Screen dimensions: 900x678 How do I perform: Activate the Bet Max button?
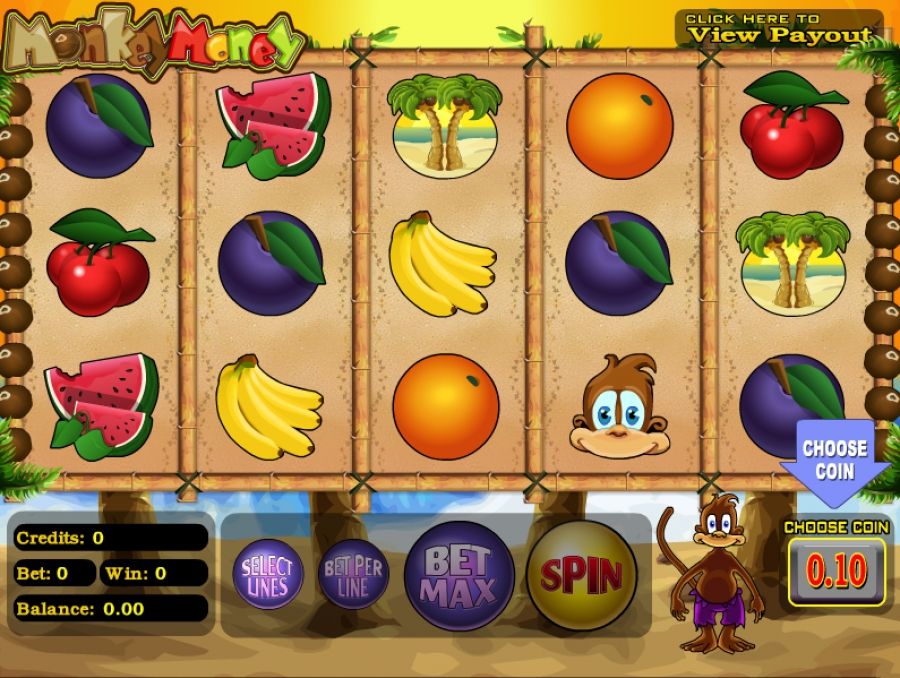coord(459,576)
